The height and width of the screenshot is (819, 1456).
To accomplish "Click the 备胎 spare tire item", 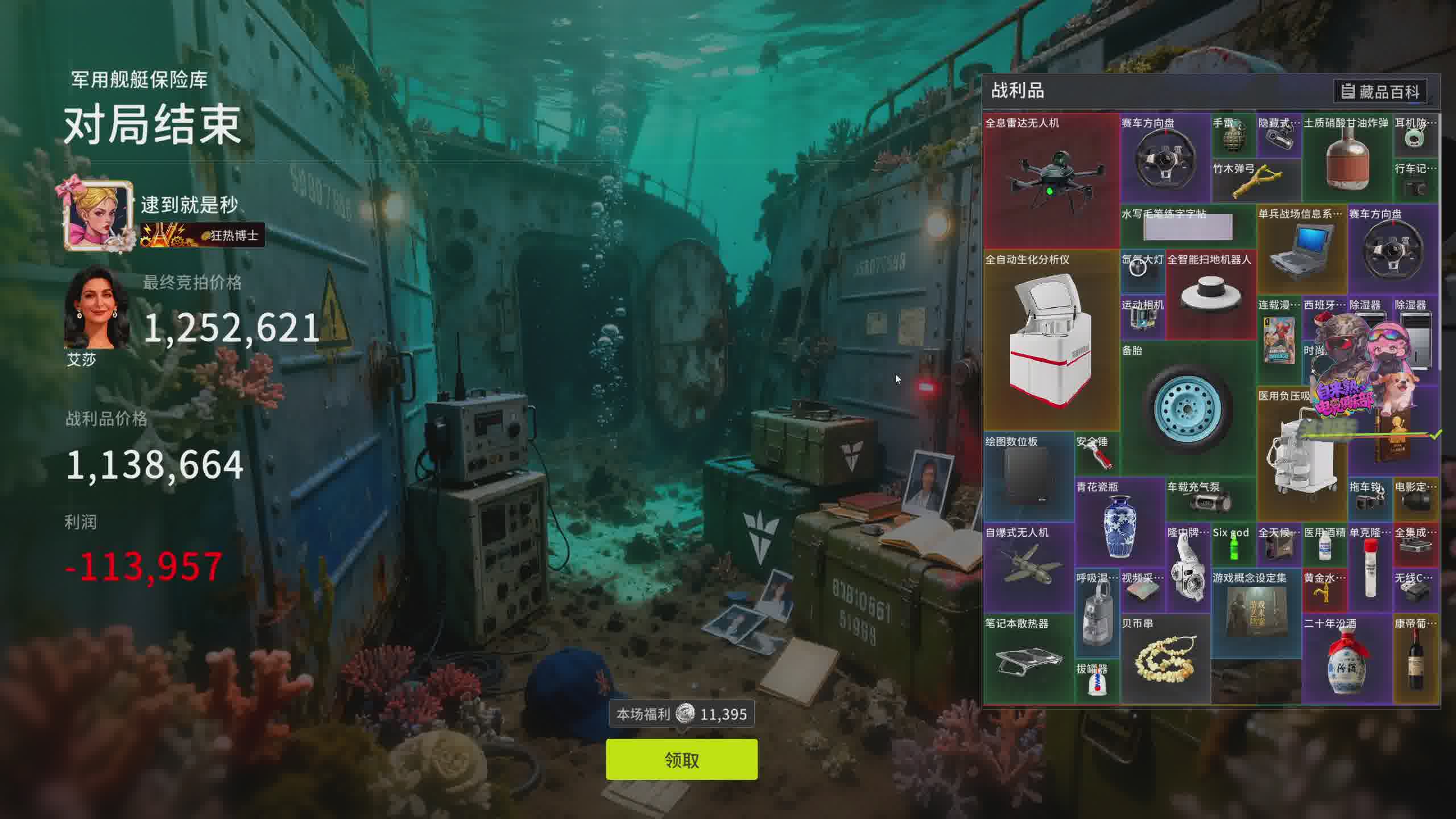I will [1188, 408].
